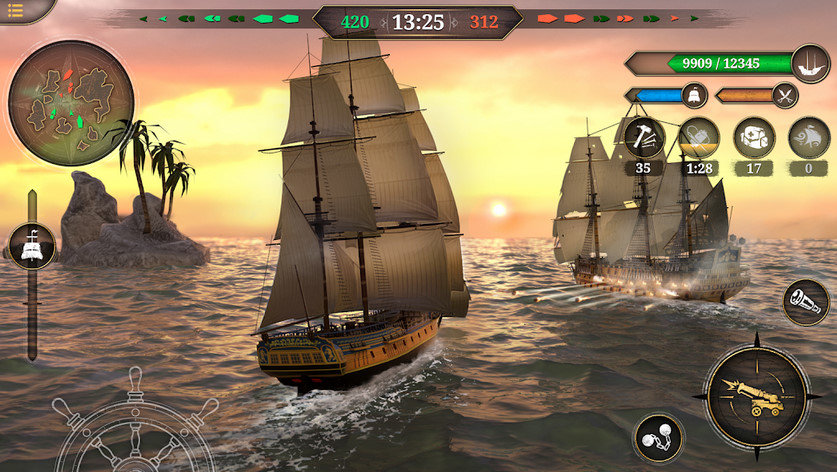
Task: Tap the icon on the blue bar
Action: 693,96
